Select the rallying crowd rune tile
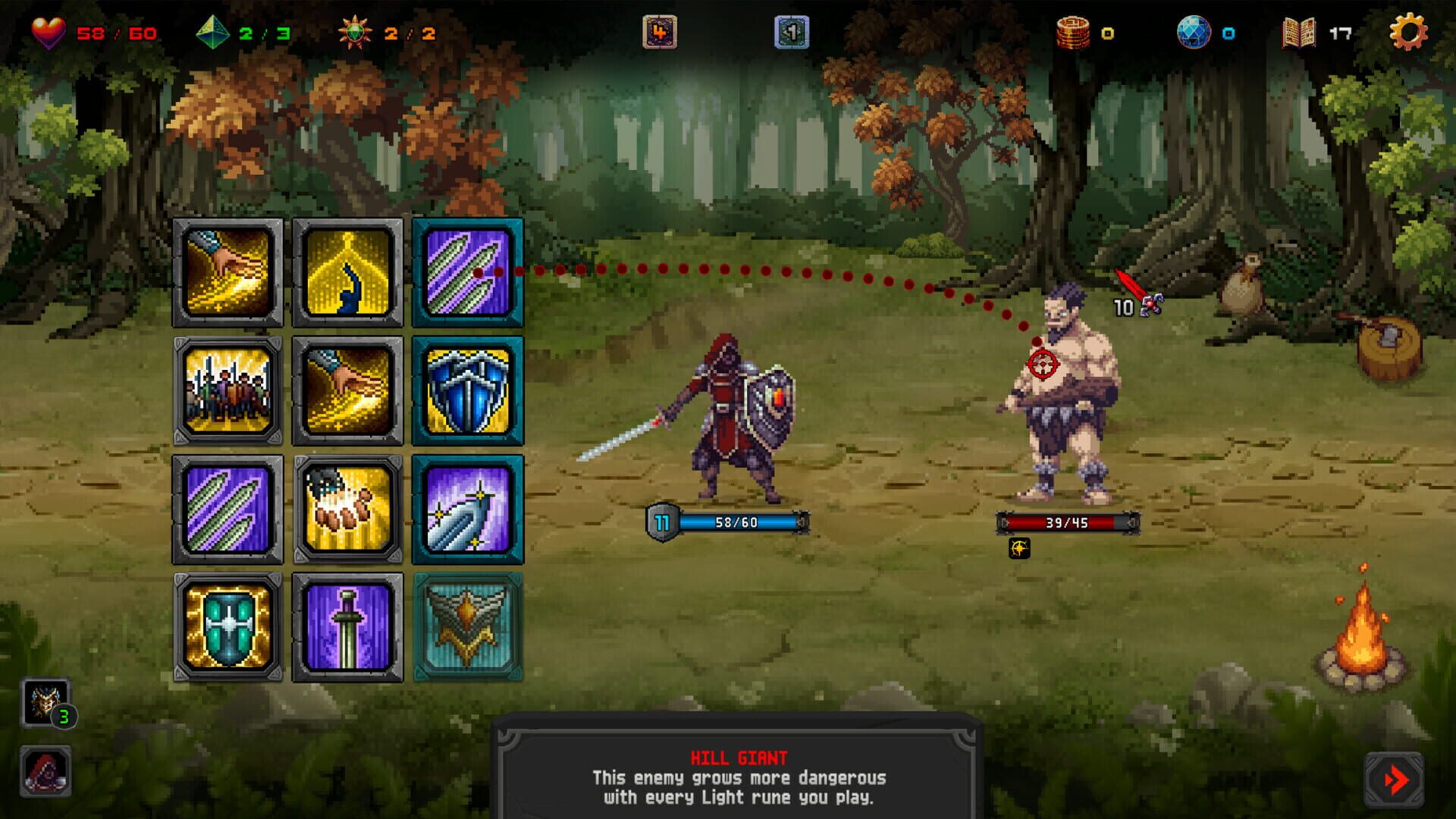 pos(227,393)
